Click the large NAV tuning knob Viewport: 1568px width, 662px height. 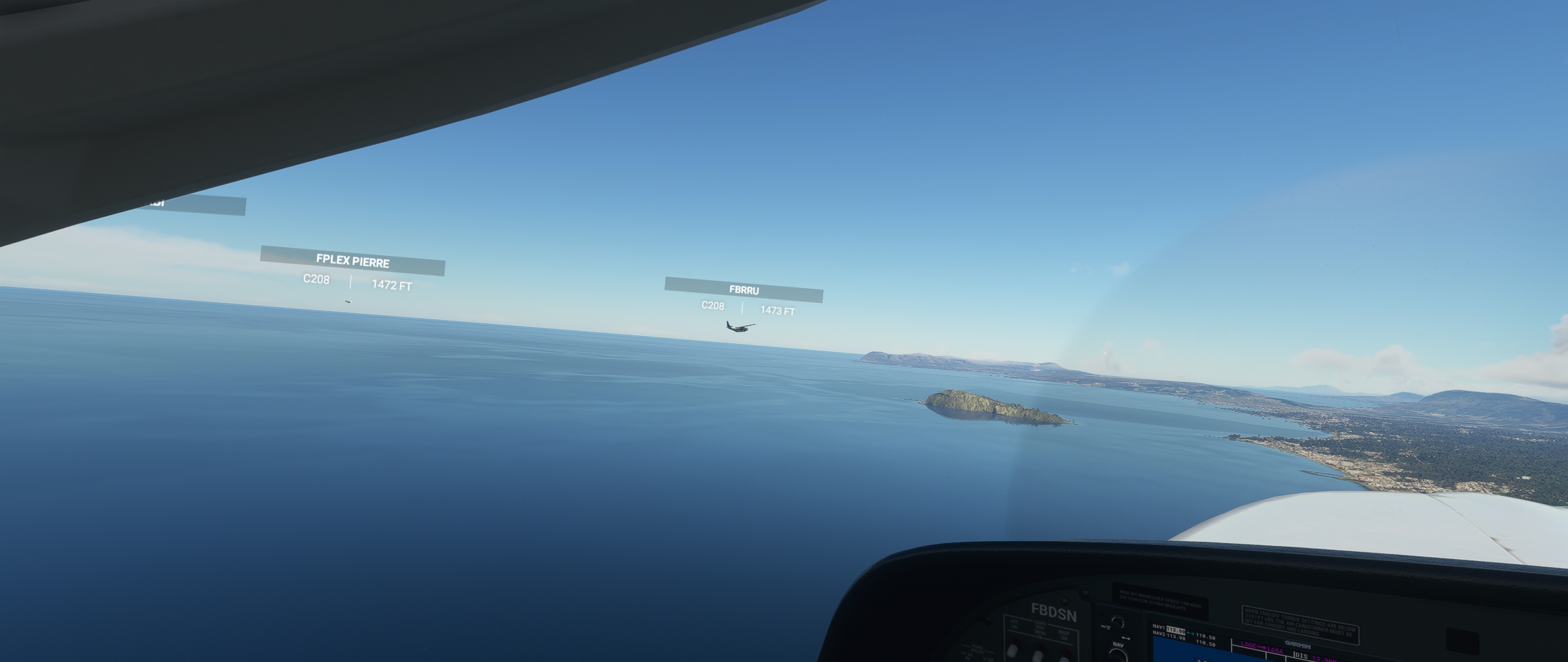coord(1120,656)
